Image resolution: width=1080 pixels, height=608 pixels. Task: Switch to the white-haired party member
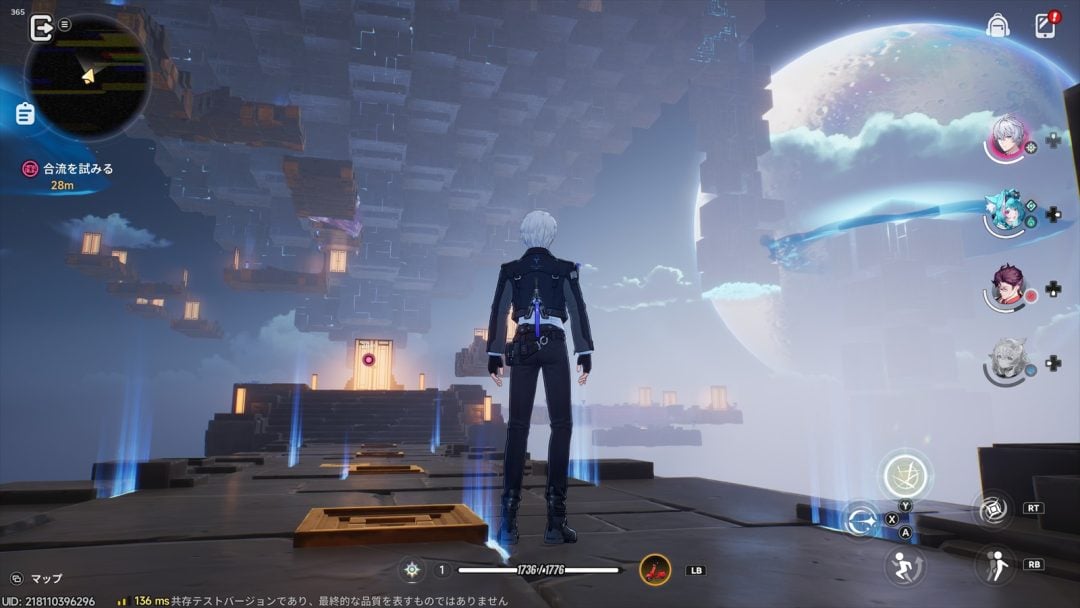[x=1007, y=138]
